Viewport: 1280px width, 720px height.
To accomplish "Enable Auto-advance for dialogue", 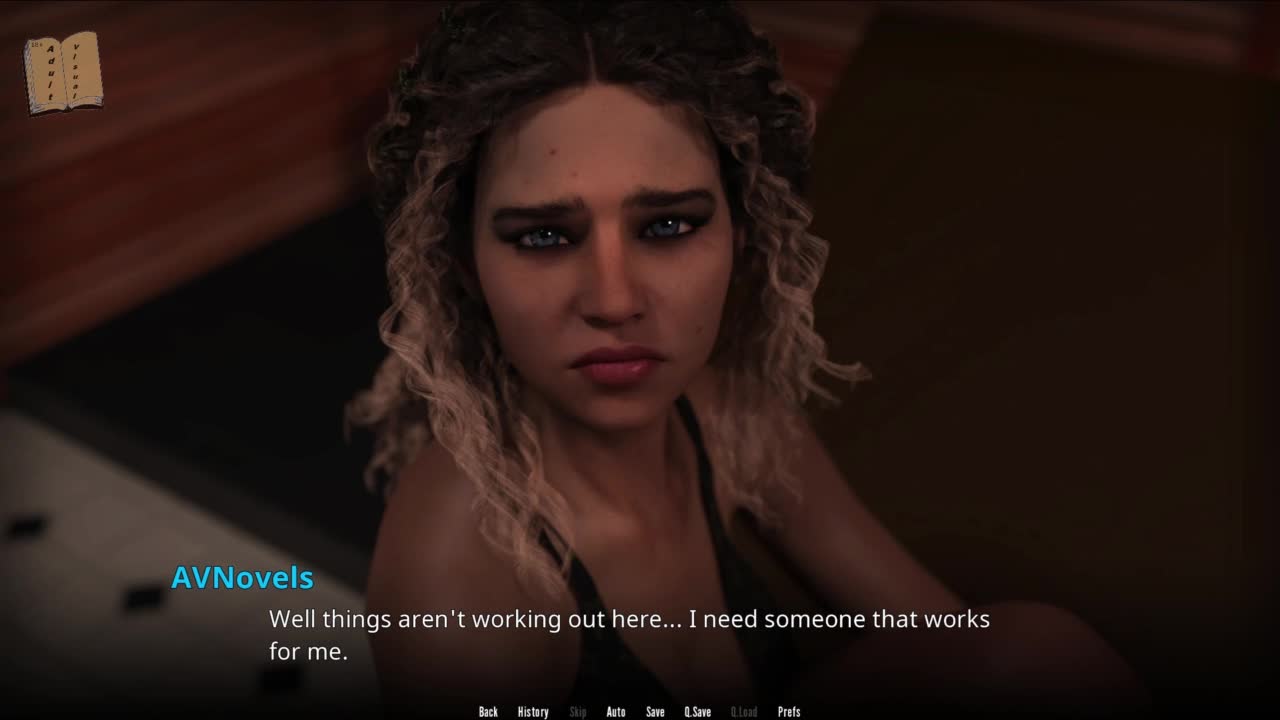I will [616, 712].
